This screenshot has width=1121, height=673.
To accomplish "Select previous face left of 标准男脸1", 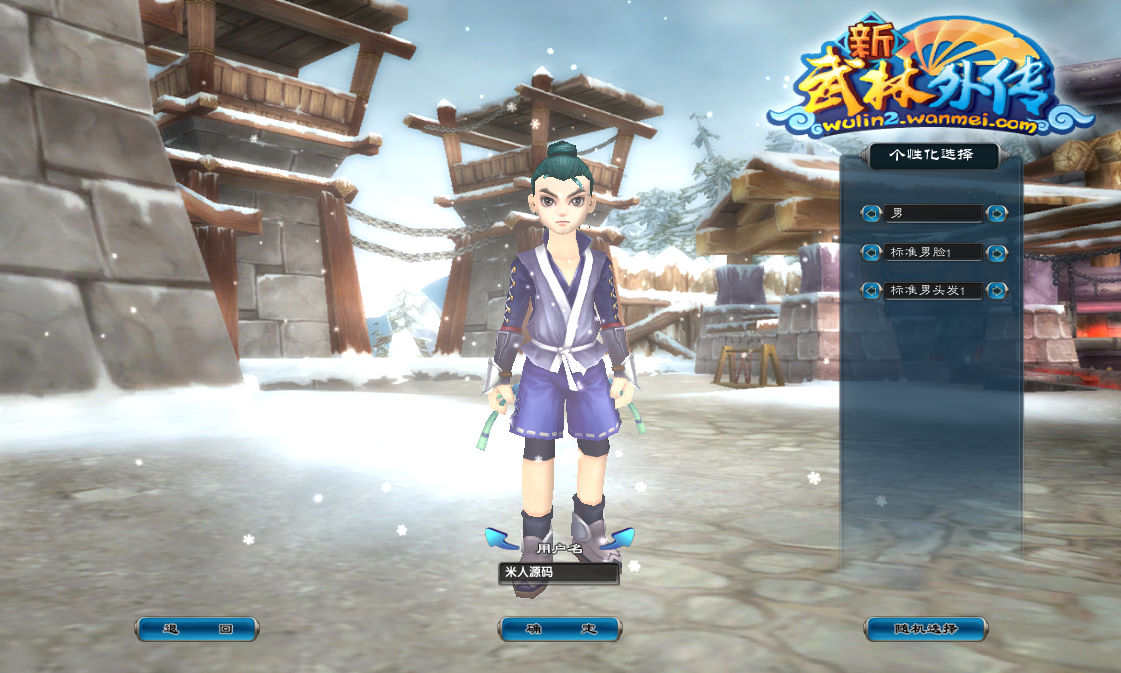I will (x=871, y=252).
